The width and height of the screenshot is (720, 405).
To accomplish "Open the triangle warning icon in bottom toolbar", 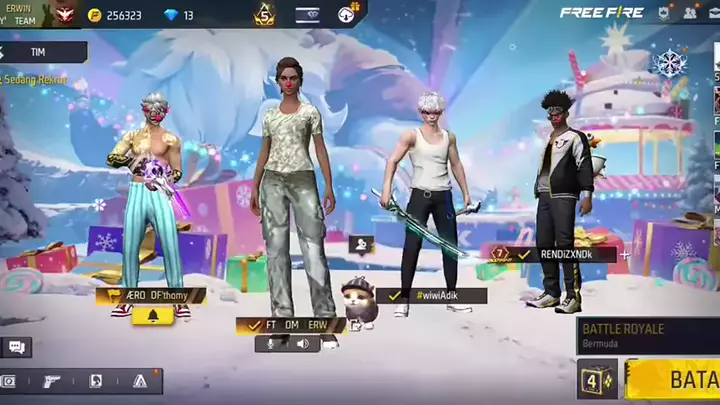I will pos(140,381).
